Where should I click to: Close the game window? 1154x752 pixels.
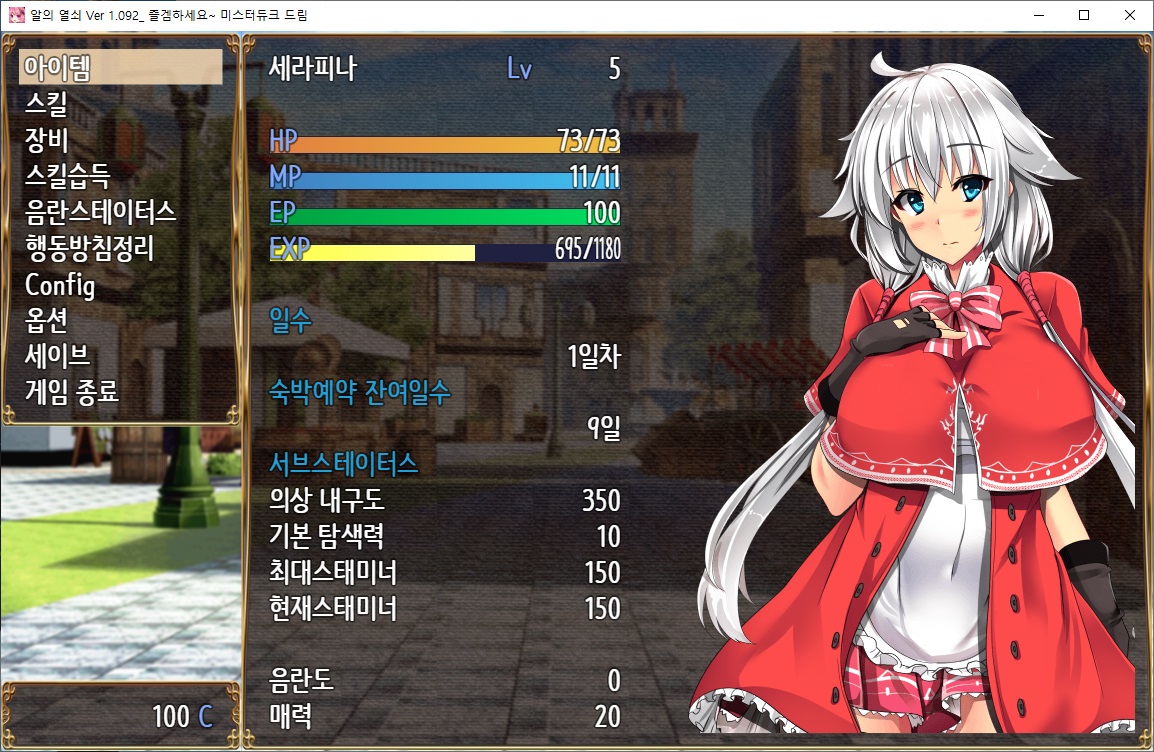click(1130, 15)
